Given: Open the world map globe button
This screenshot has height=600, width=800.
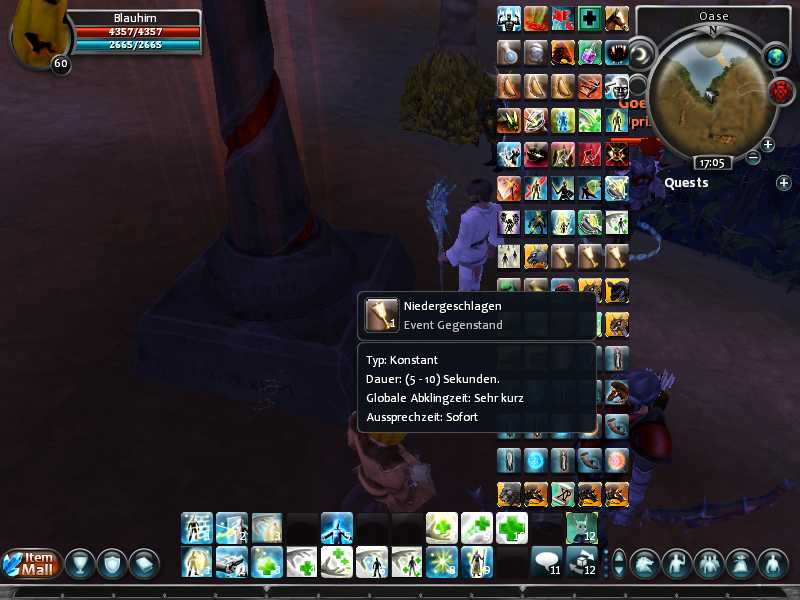Looking at the screenshot, I should [x=777, y=58].
